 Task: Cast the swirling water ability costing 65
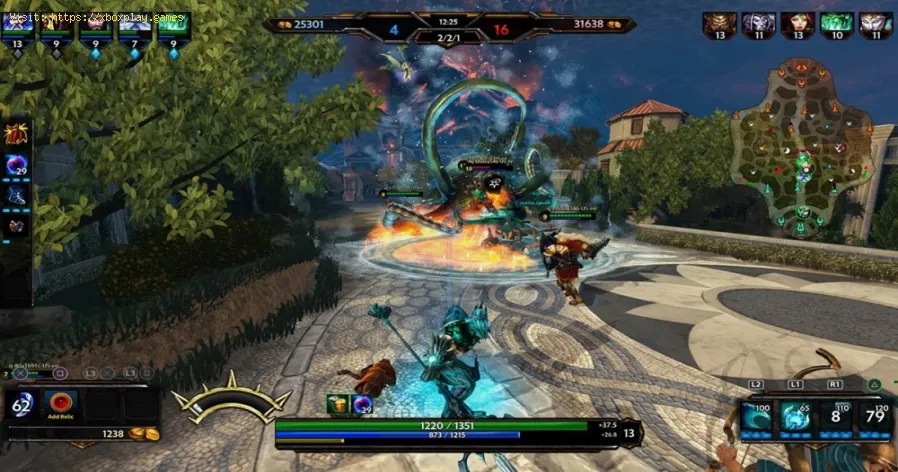point(797,418)
